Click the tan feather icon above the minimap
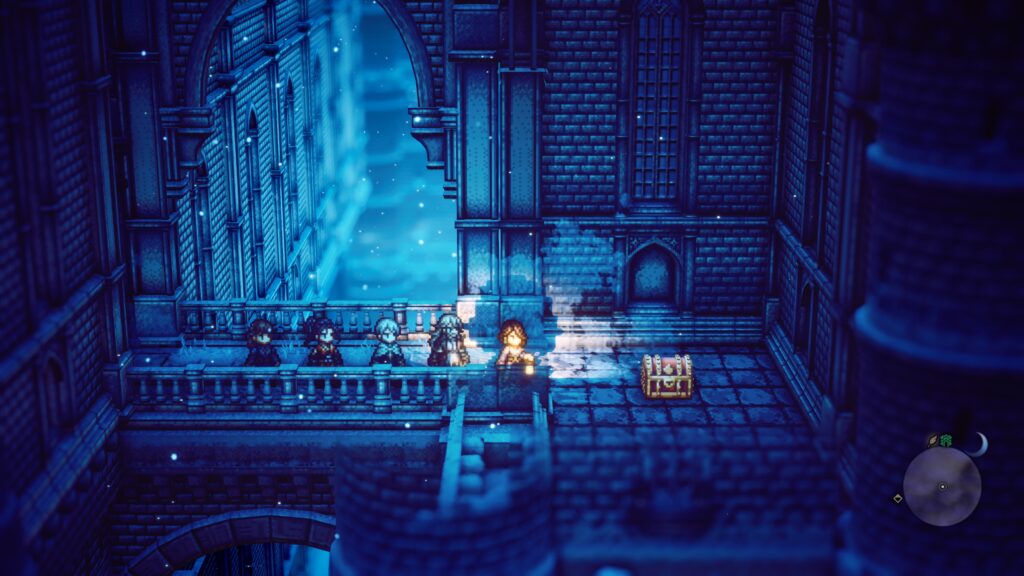 933,440
